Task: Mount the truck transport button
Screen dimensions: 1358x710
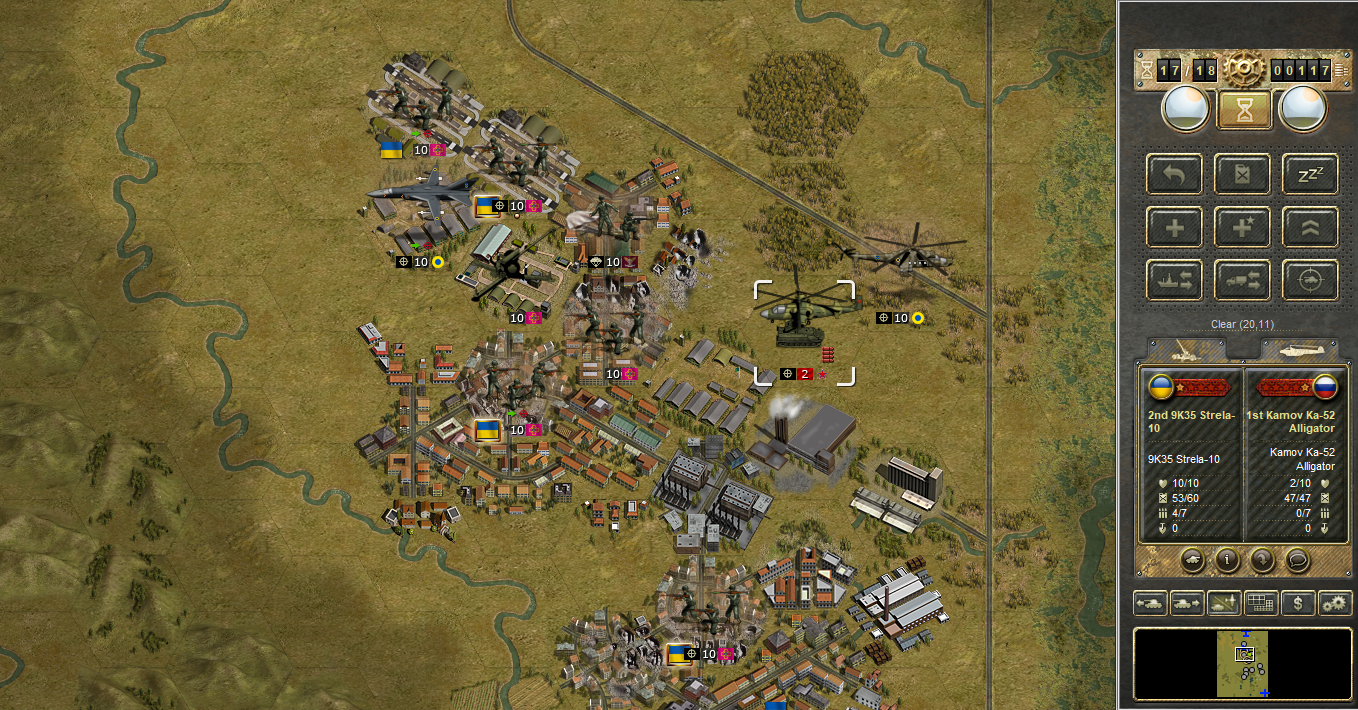Action: [x=1242, y=280]
